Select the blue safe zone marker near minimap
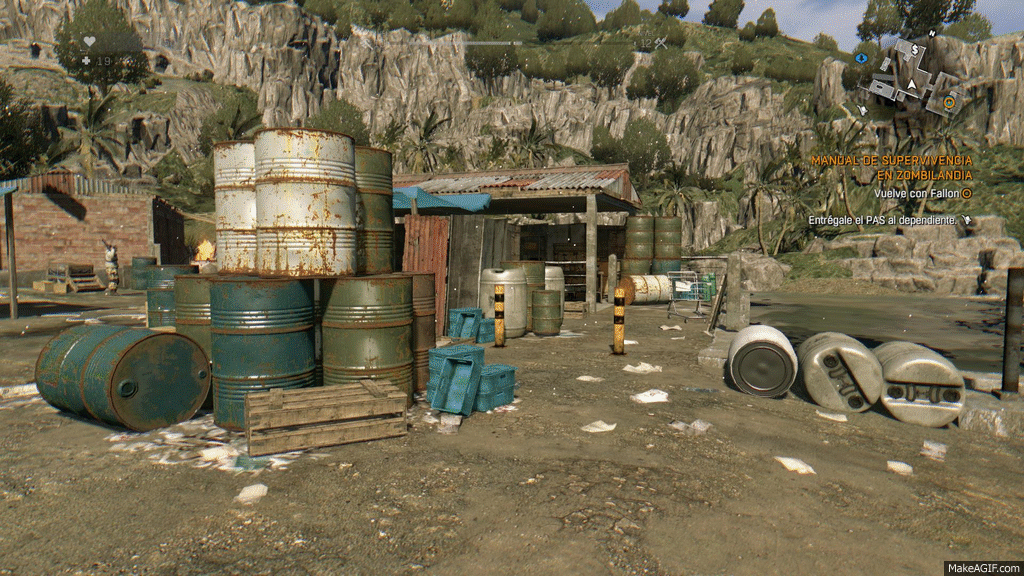The image size is (1024, 576). (861, 58)
